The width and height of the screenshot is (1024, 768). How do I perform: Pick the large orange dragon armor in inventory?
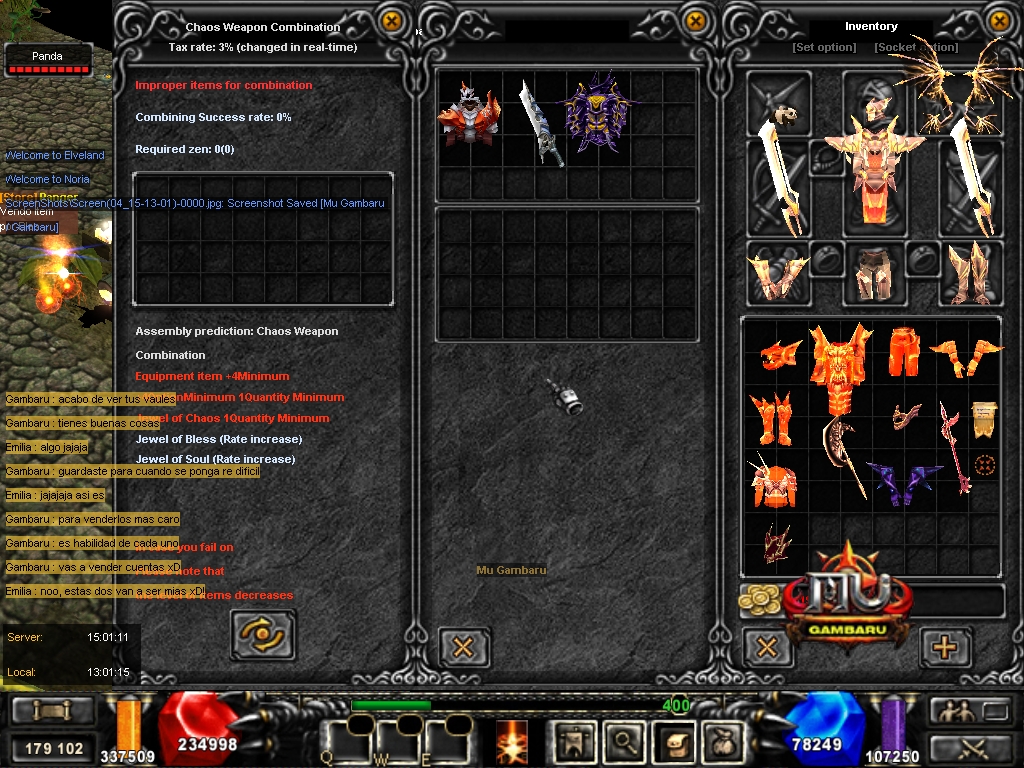click(840, 357)
